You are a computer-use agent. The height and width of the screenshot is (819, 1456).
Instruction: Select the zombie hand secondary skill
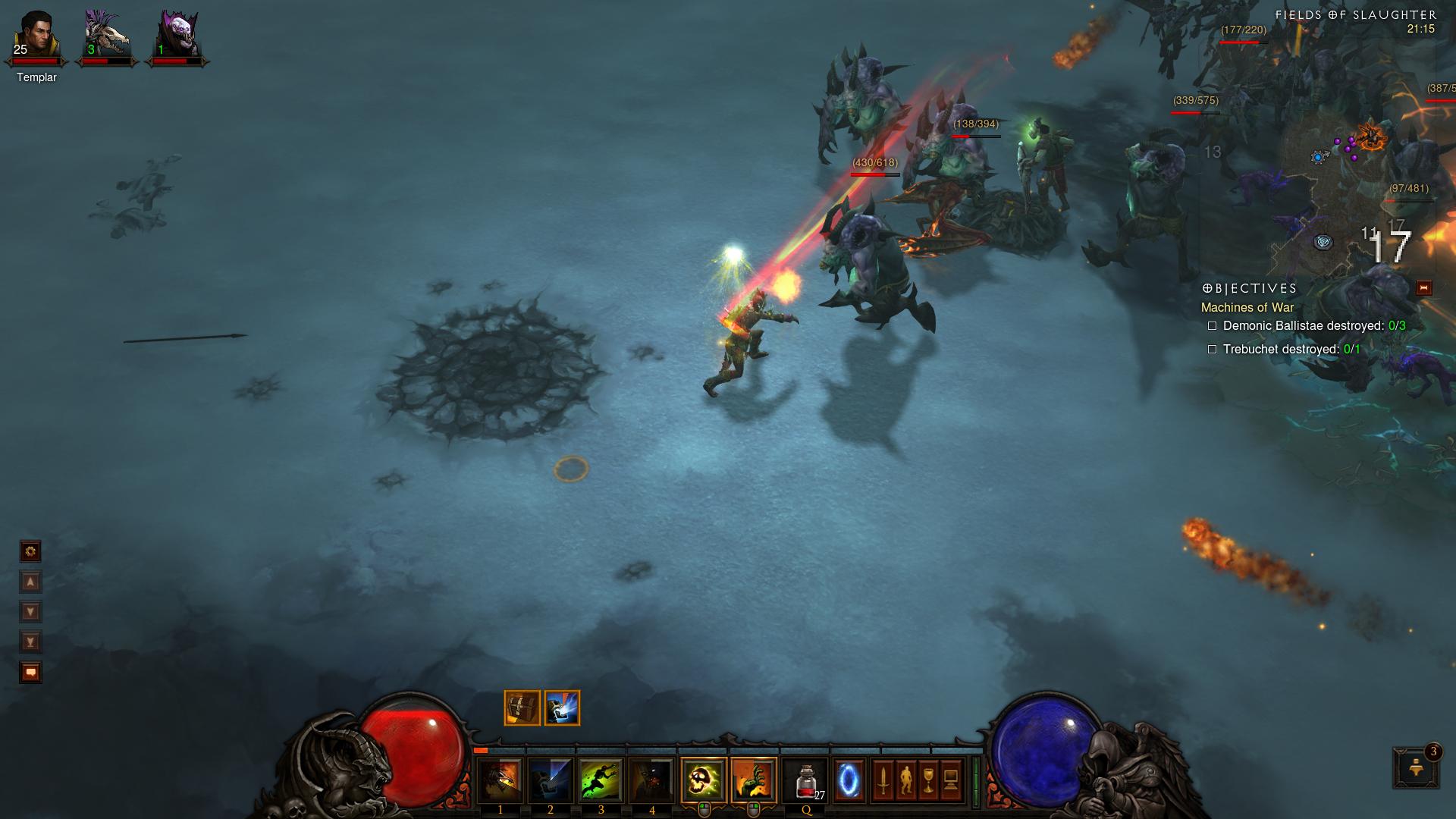pos(754,780)
